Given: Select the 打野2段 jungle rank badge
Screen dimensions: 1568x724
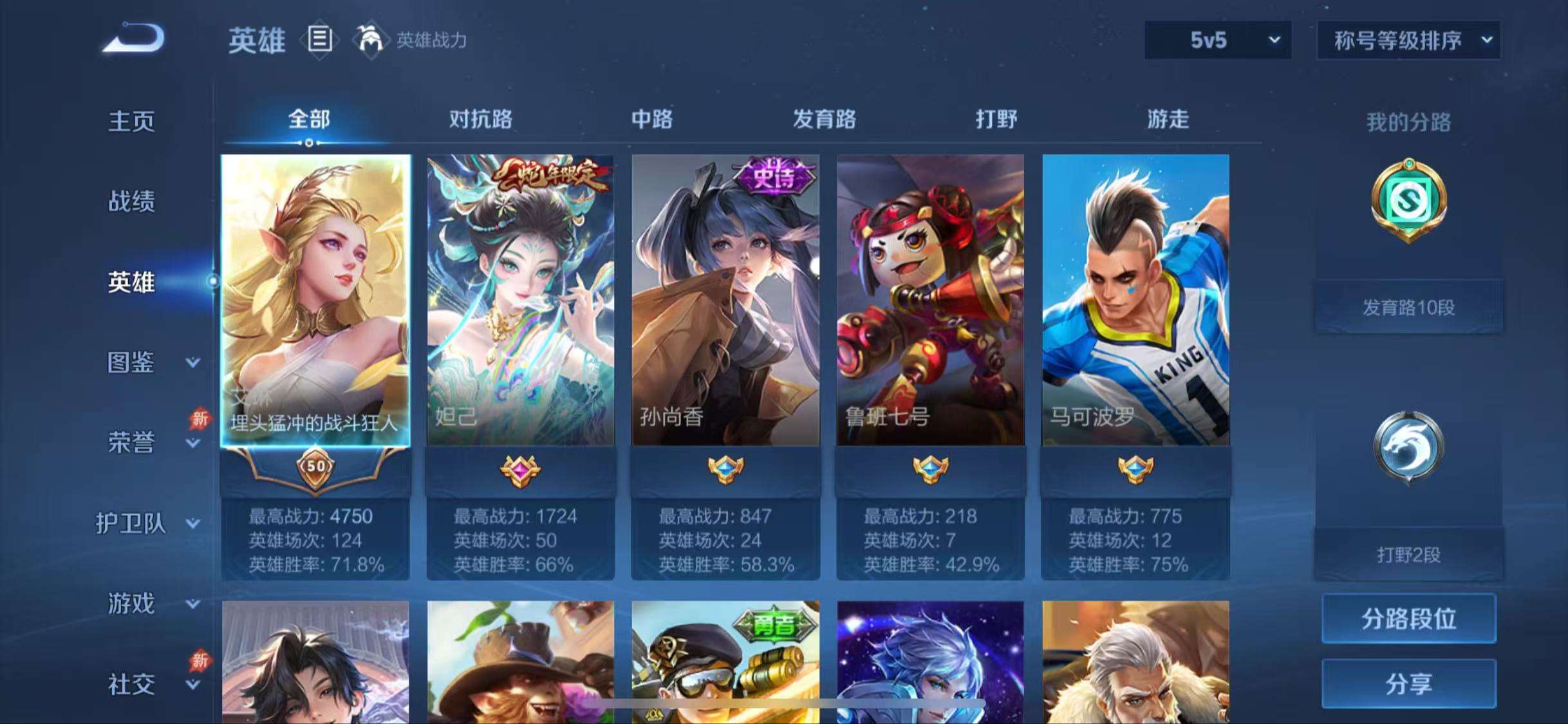Looking at the screenshot, I should click(x=1408, y=449).
